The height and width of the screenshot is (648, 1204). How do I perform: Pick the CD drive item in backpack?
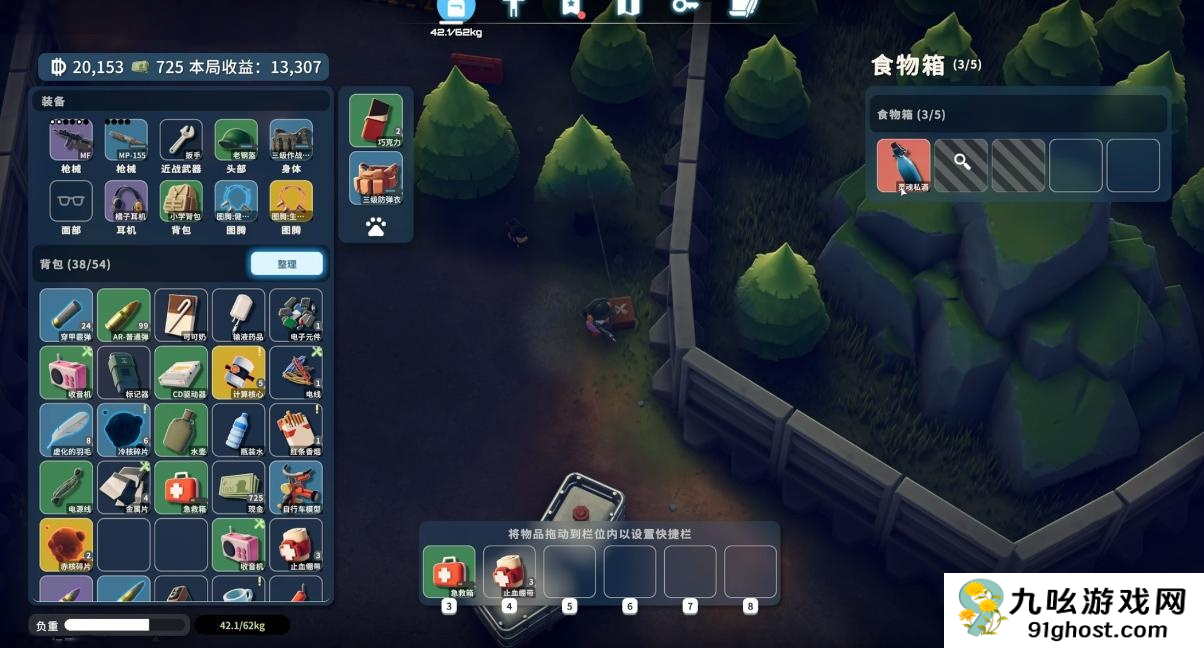click(181, 372)
